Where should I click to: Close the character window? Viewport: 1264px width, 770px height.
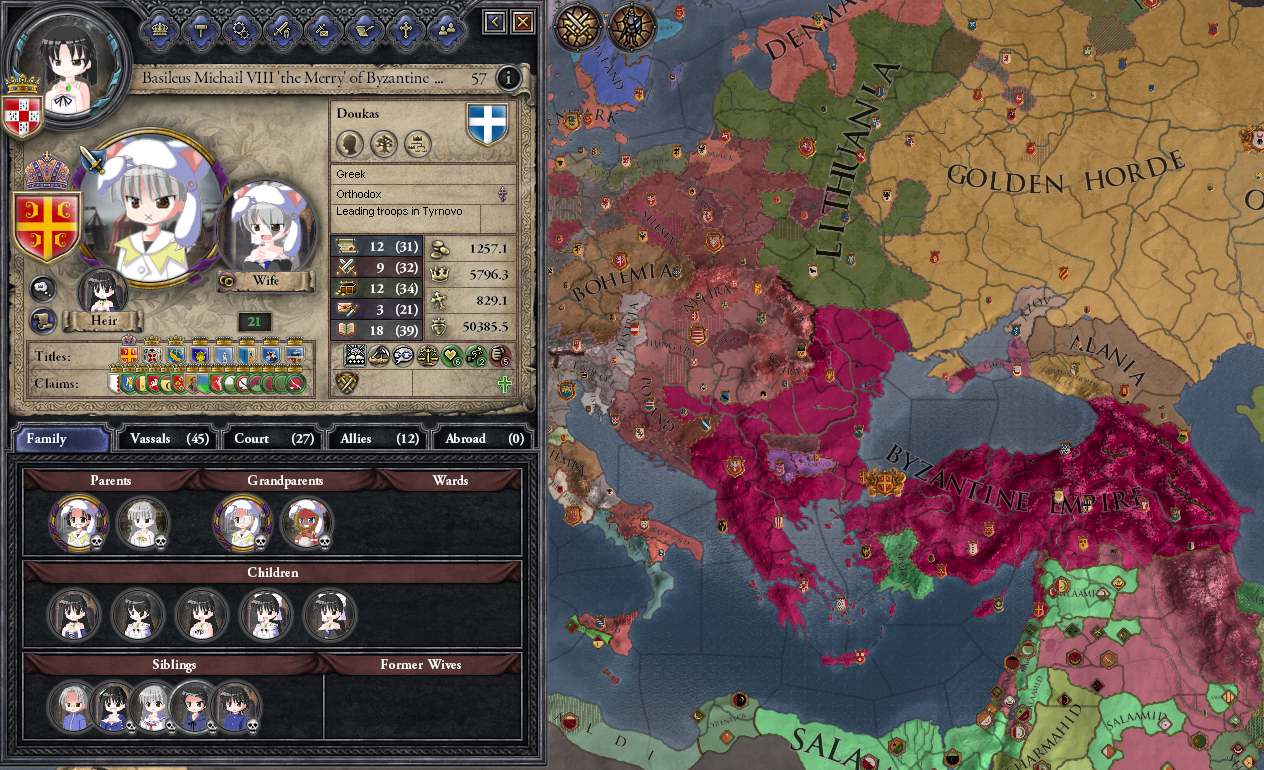tap(523, 22)
